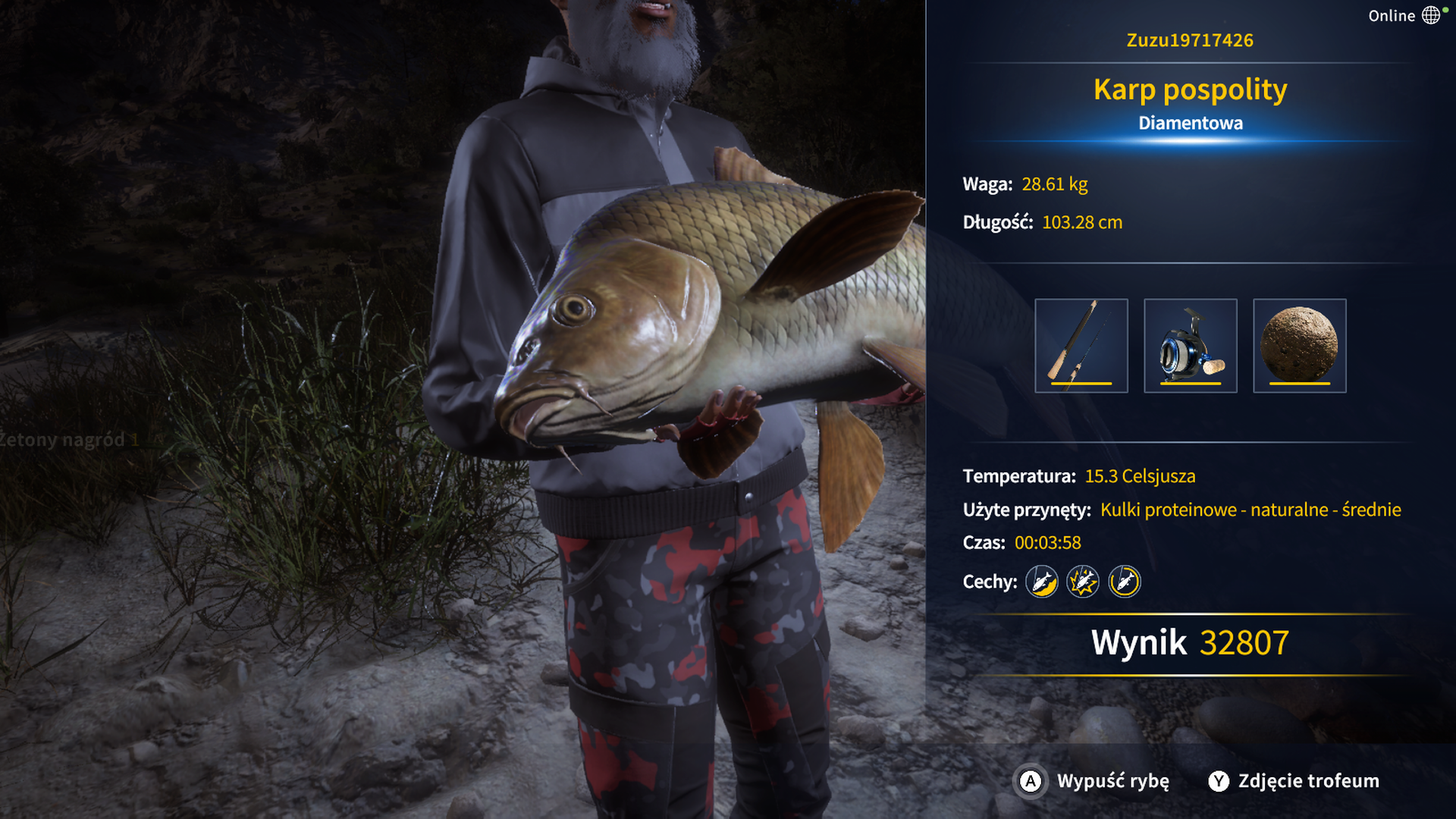Select the spinning reel equipment slot
1456x819 pixels.
(1190, 346)
